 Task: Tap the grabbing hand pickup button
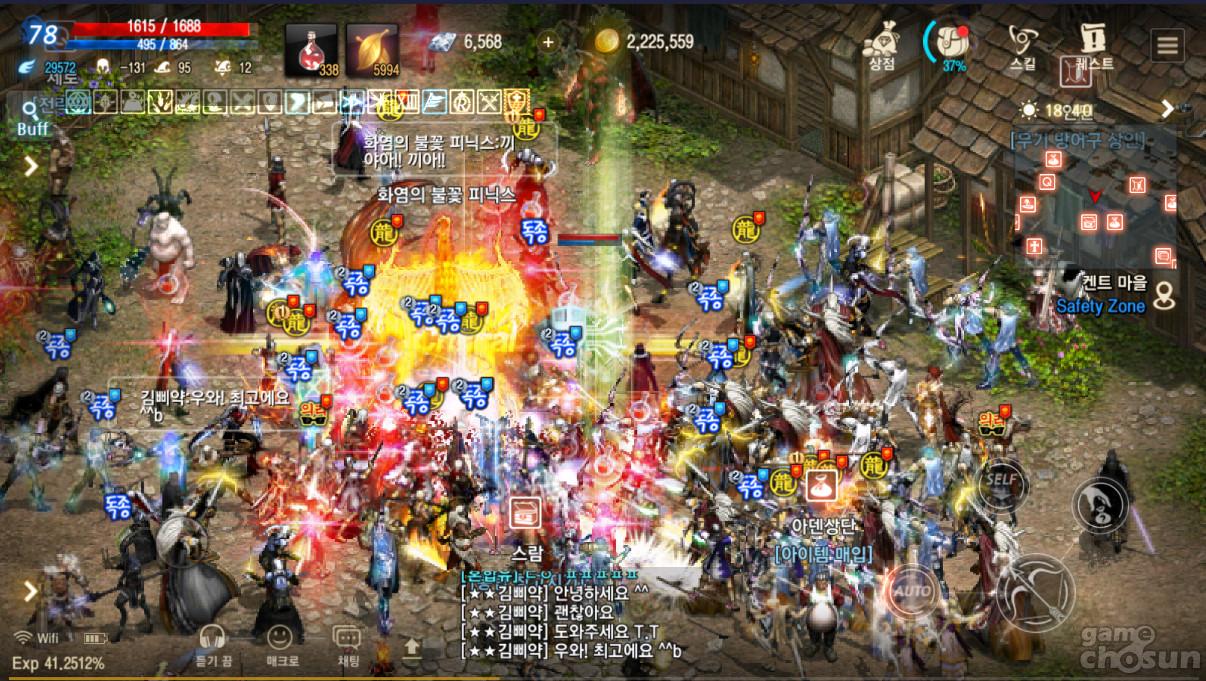[x=1100, y=504]
